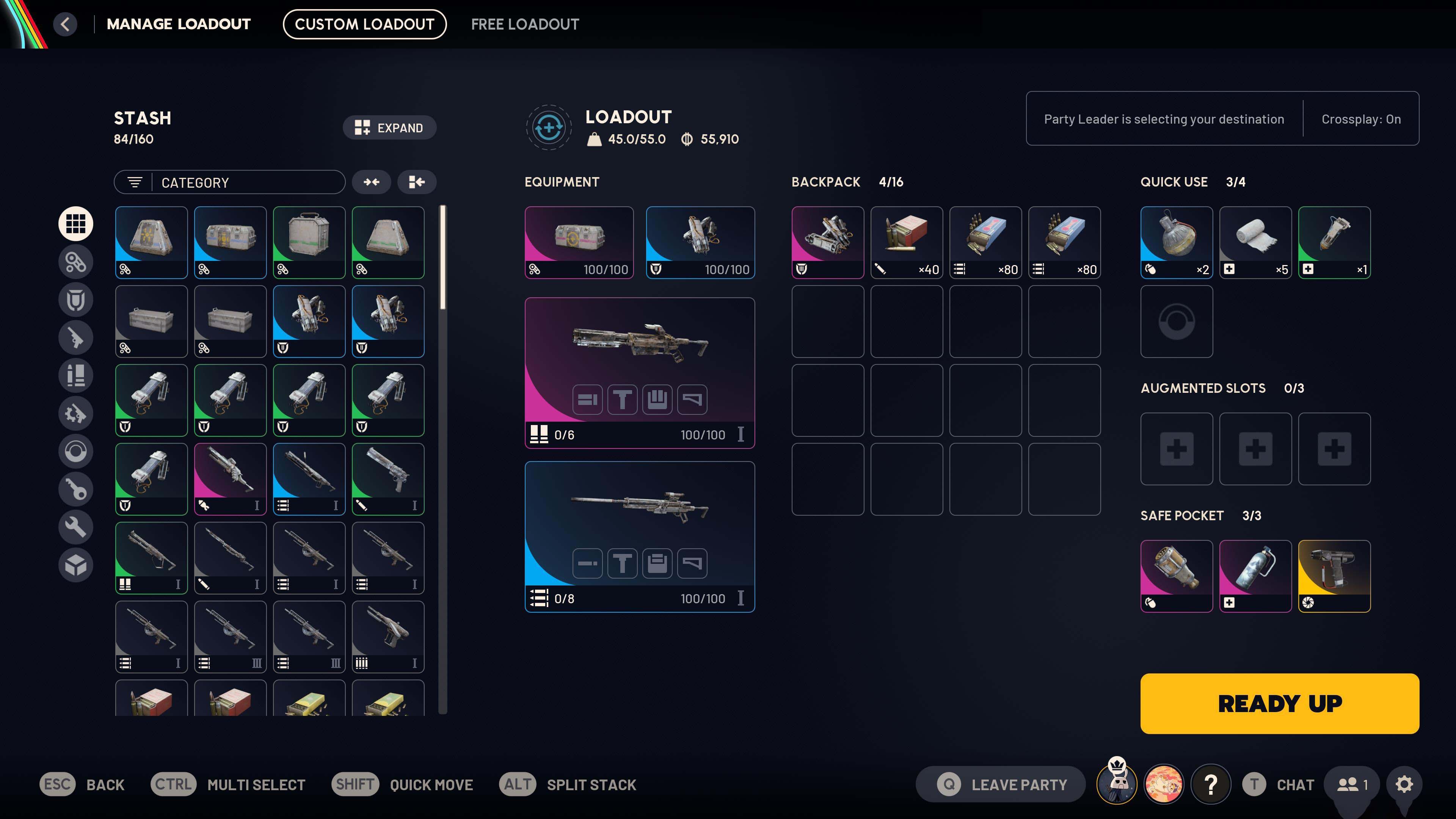
Task: Choose the wrench tools filter icon
Action: [76, 527]
